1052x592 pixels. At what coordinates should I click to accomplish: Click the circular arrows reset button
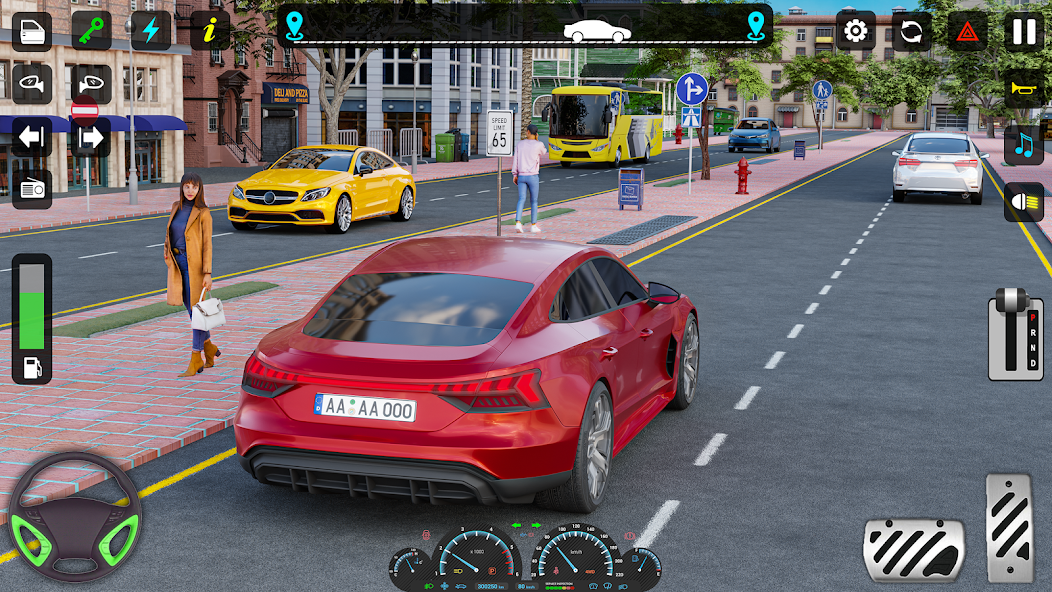(911, 31)
